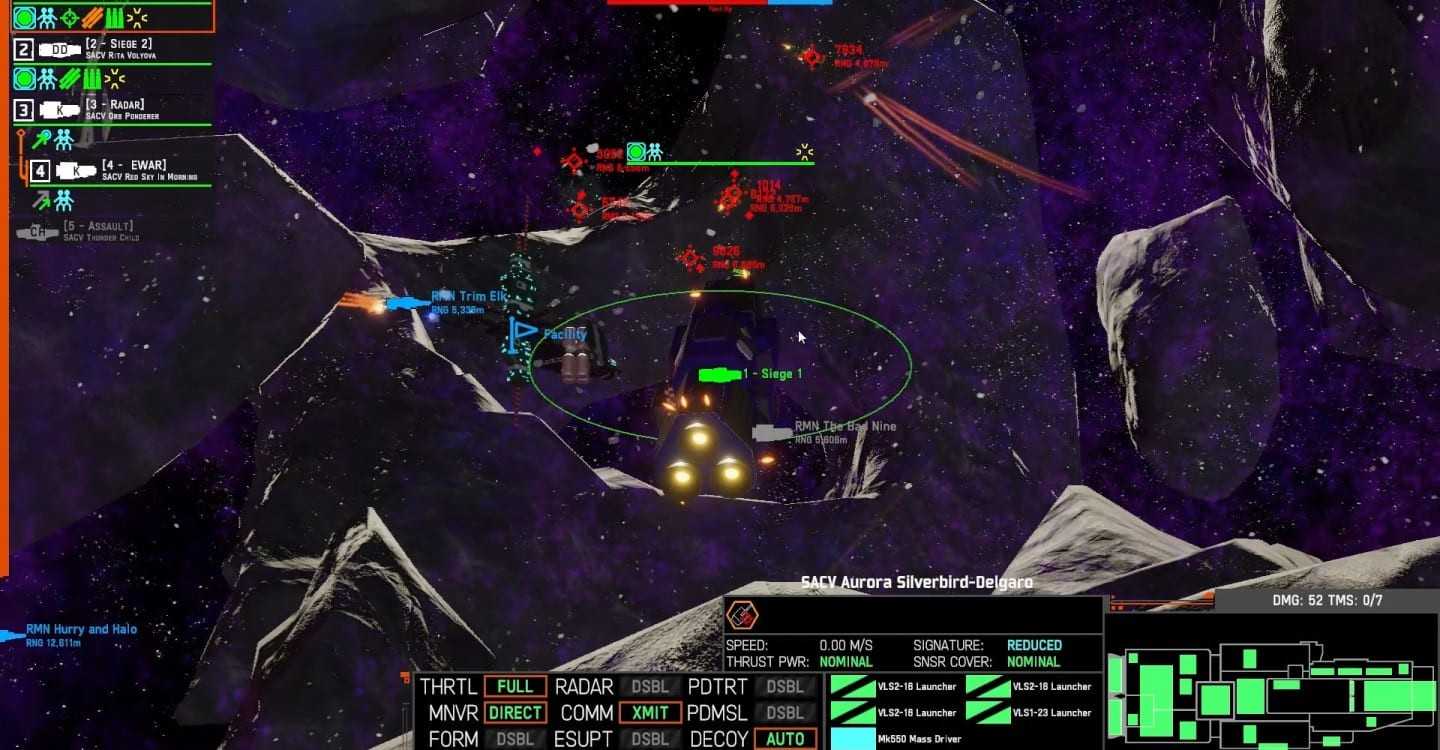
Task: Select the VLS1-23 Launcher weapon
Action: click(x=1030, y=712)
